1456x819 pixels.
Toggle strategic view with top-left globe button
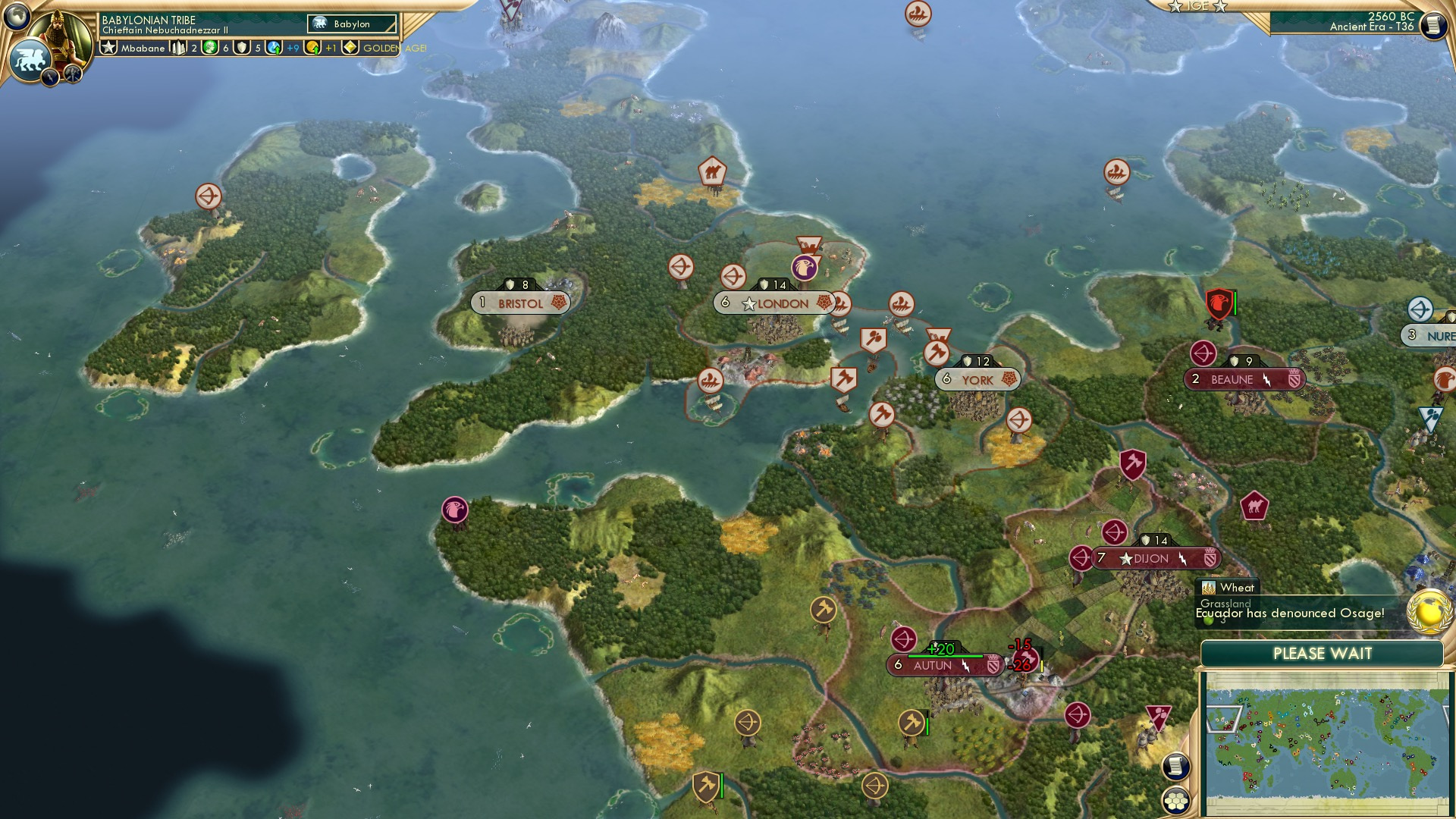[x=16, y=16]
